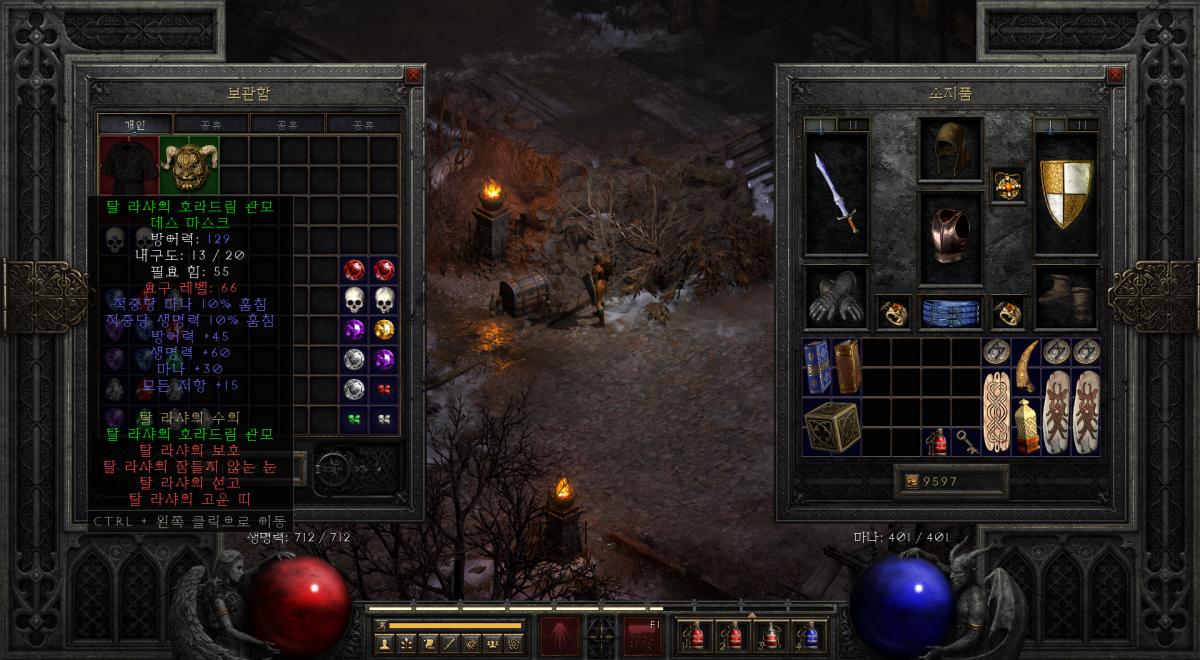Pick the dark armor in the stash
This screenshot has width=1200, height=660.
(x=128, y=165)
